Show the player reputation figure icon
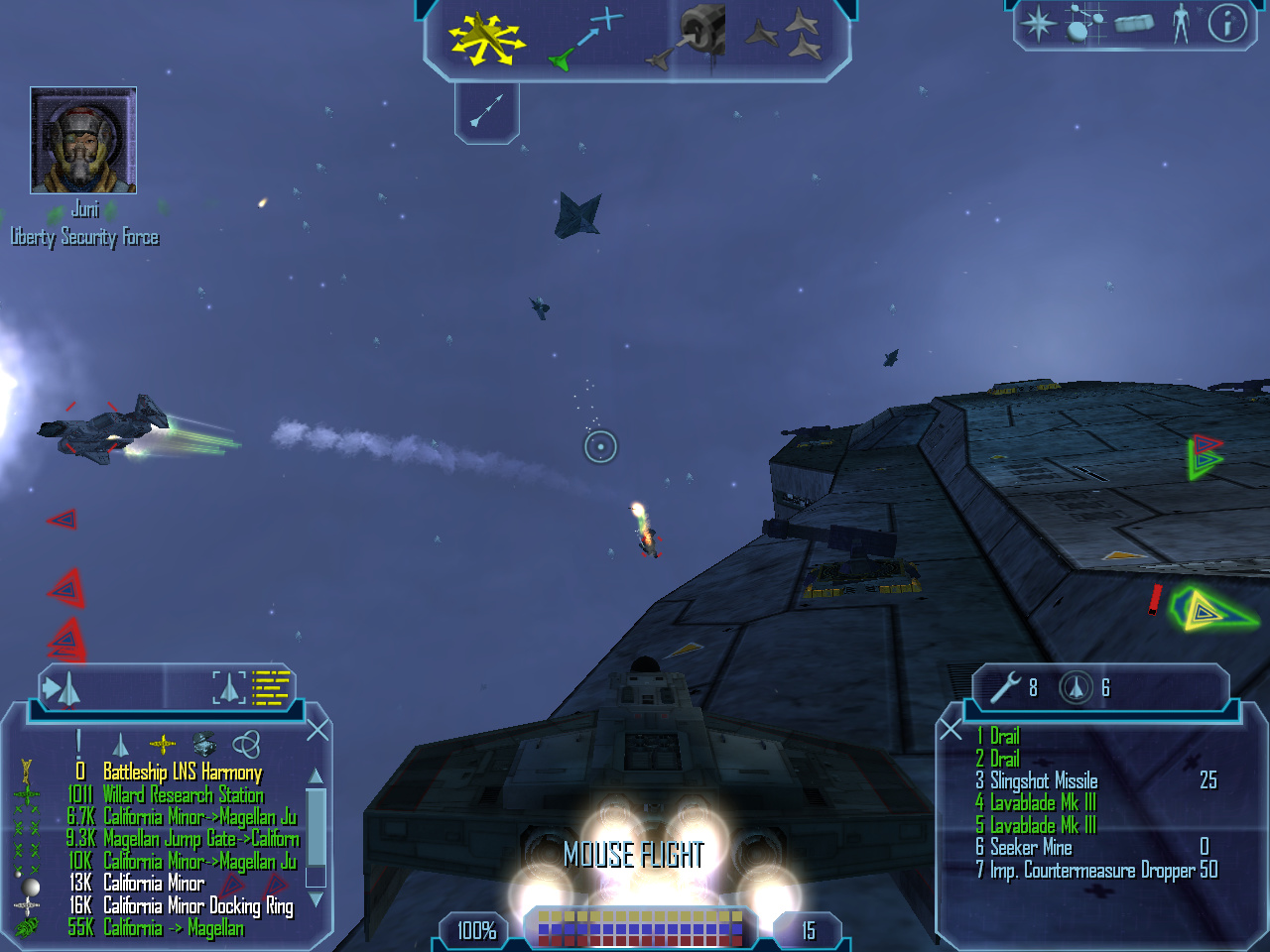 pos(1180,23)
